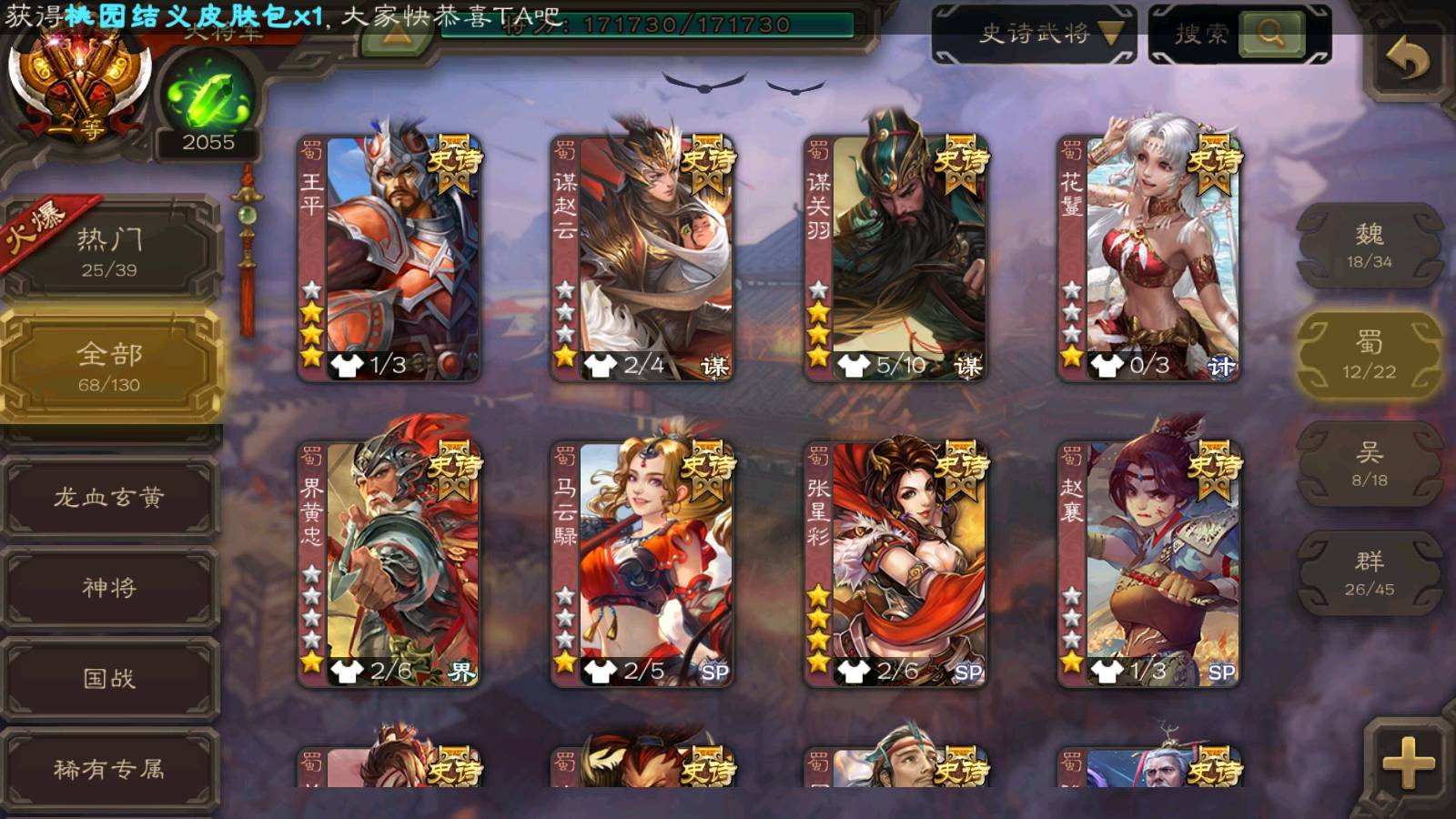This screenshot has height=819, width=1456.
Task: Open the 谋赵云 general card
Action: pyautogui.click(x=642, y=259)
